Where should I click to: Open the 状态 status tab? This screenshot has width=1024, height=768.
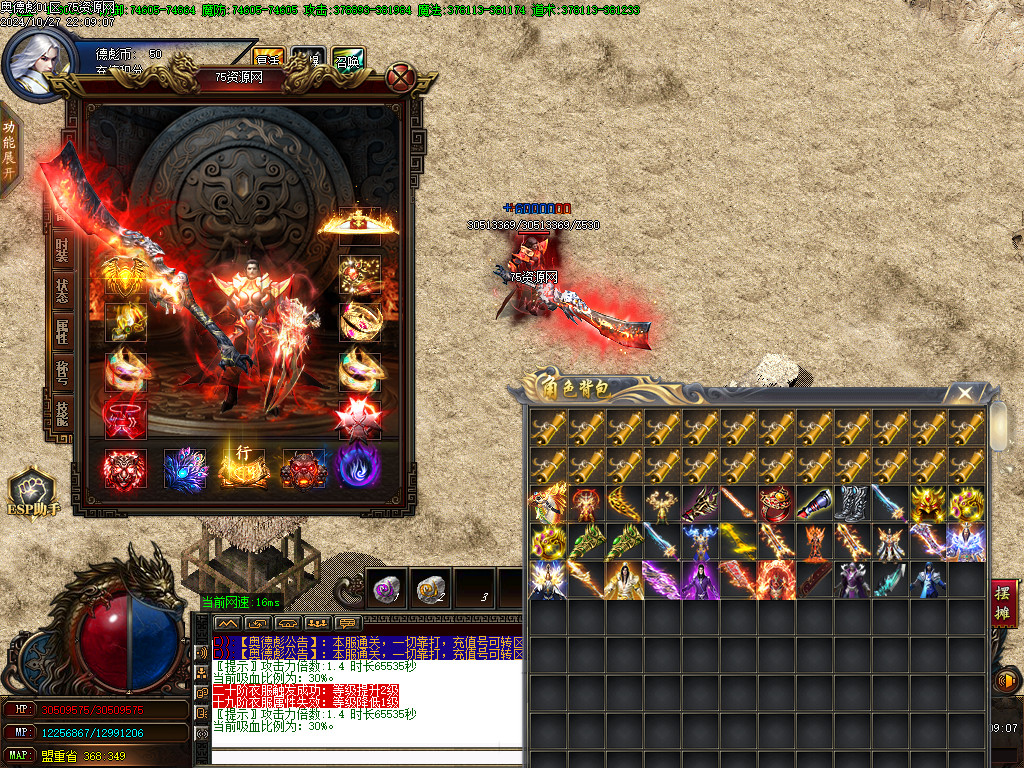tap(62, 292)
